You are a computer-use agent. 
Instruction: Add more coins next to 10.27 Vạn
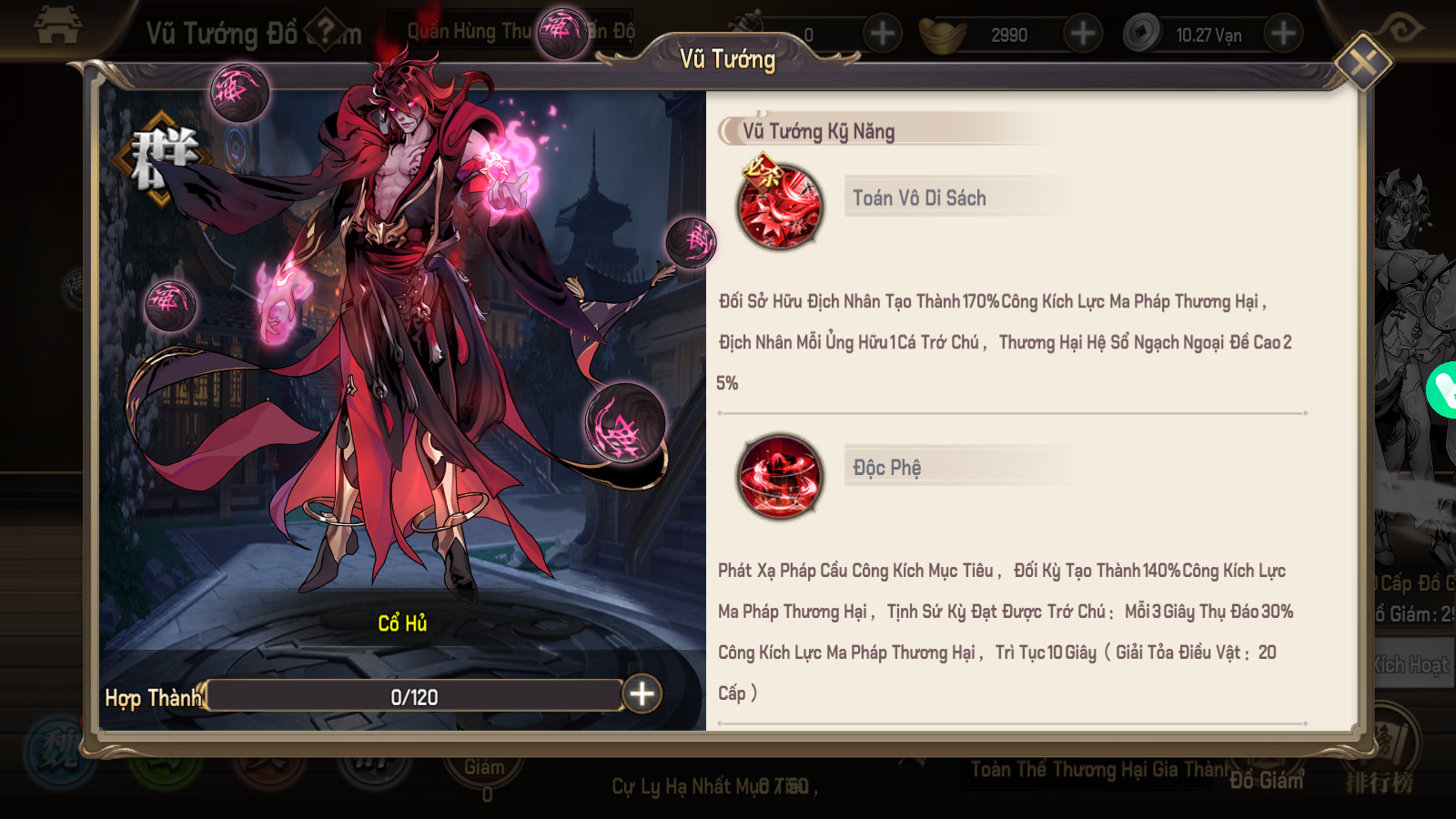coord(1283,35)
